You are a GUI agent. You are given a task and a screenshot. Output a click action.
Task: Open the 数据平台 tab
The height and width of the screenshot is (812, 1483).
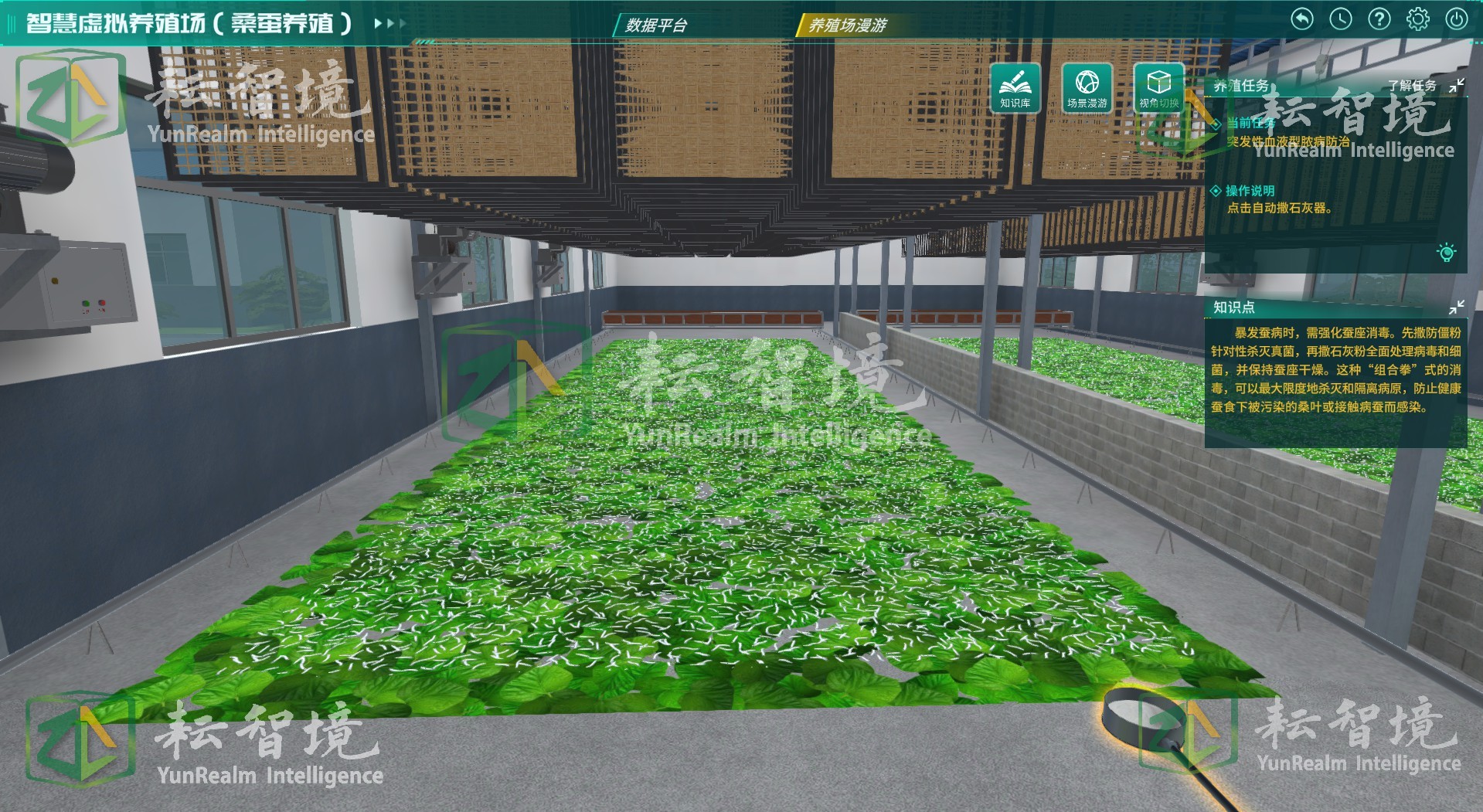coord(656,25)
